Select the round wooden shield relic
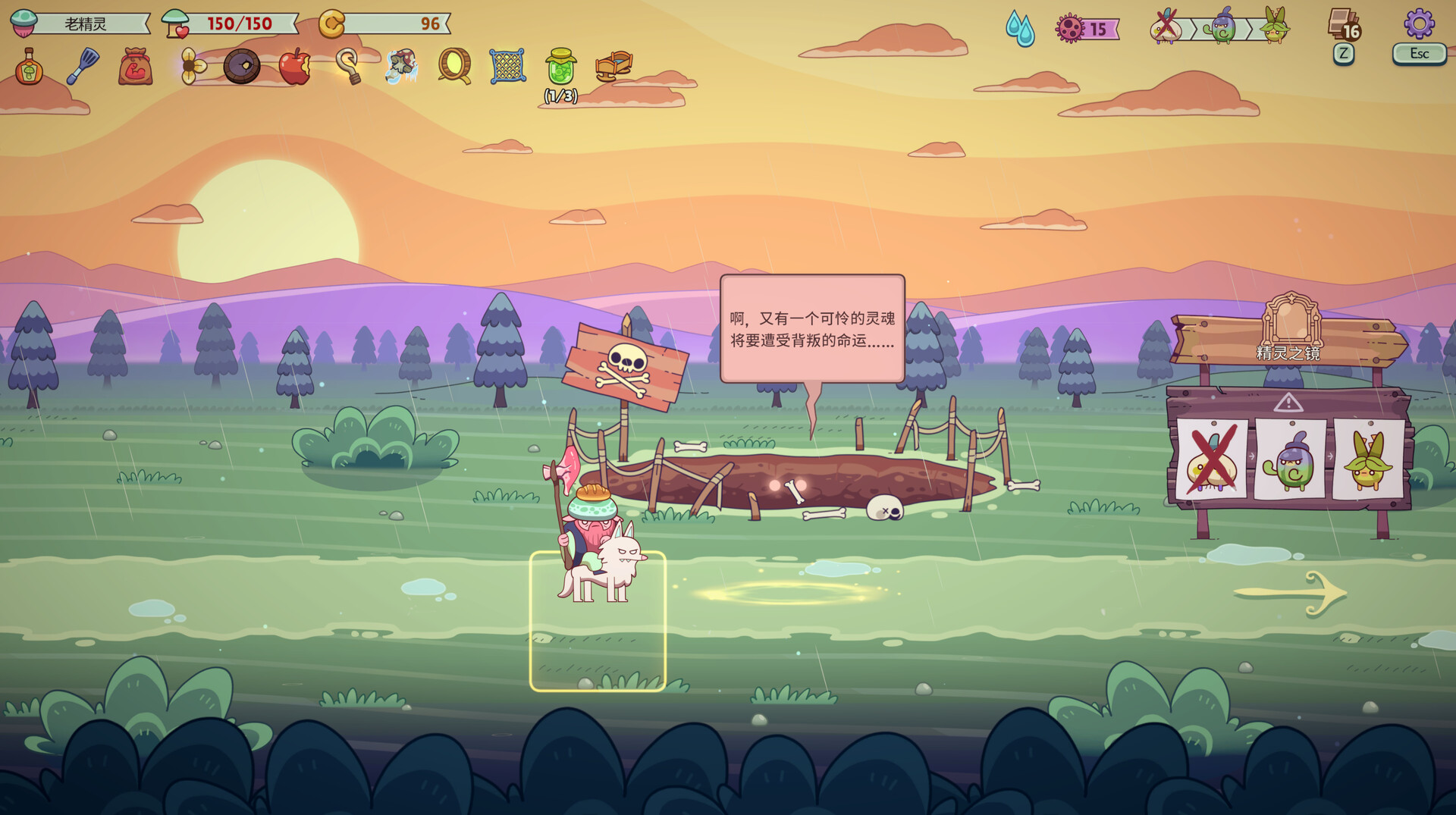The width and height of the screenshot is (1456, 815). (x=242, y=67)
